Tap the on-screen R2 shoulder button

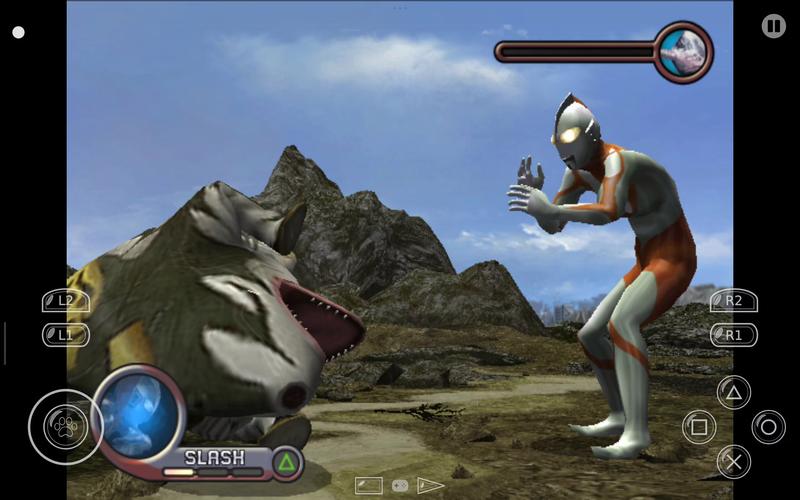[733, 300]
